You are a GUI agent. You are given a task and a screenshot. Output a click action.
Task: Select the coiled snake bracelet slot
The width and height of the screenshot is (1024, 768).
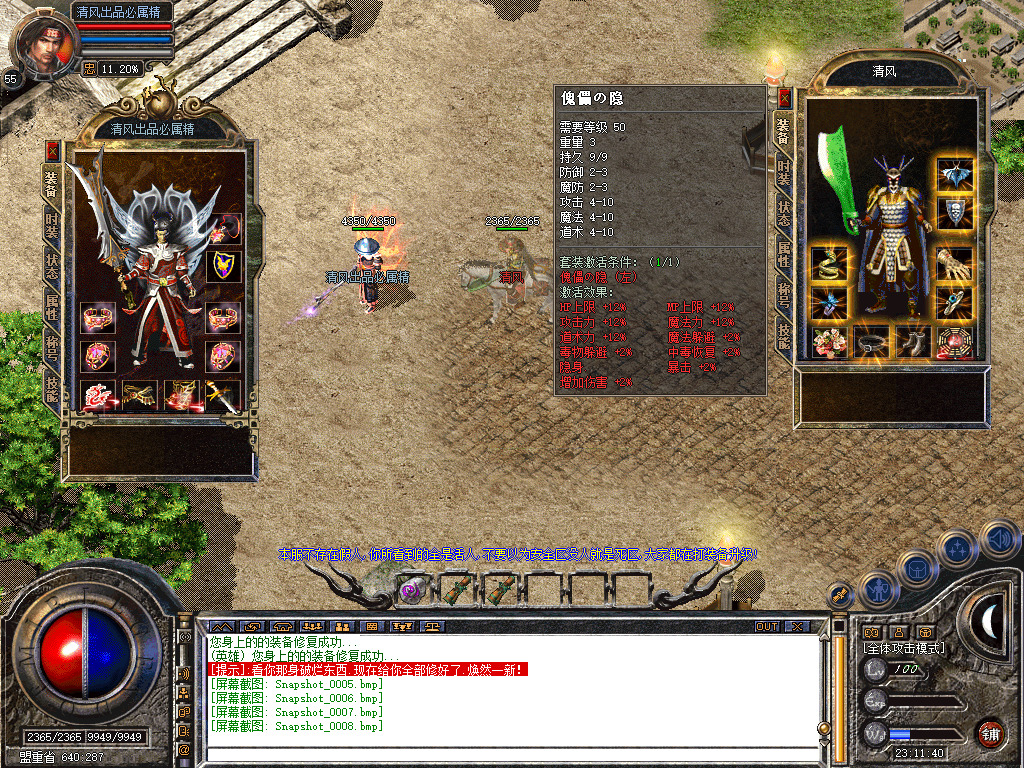point(826,265)
